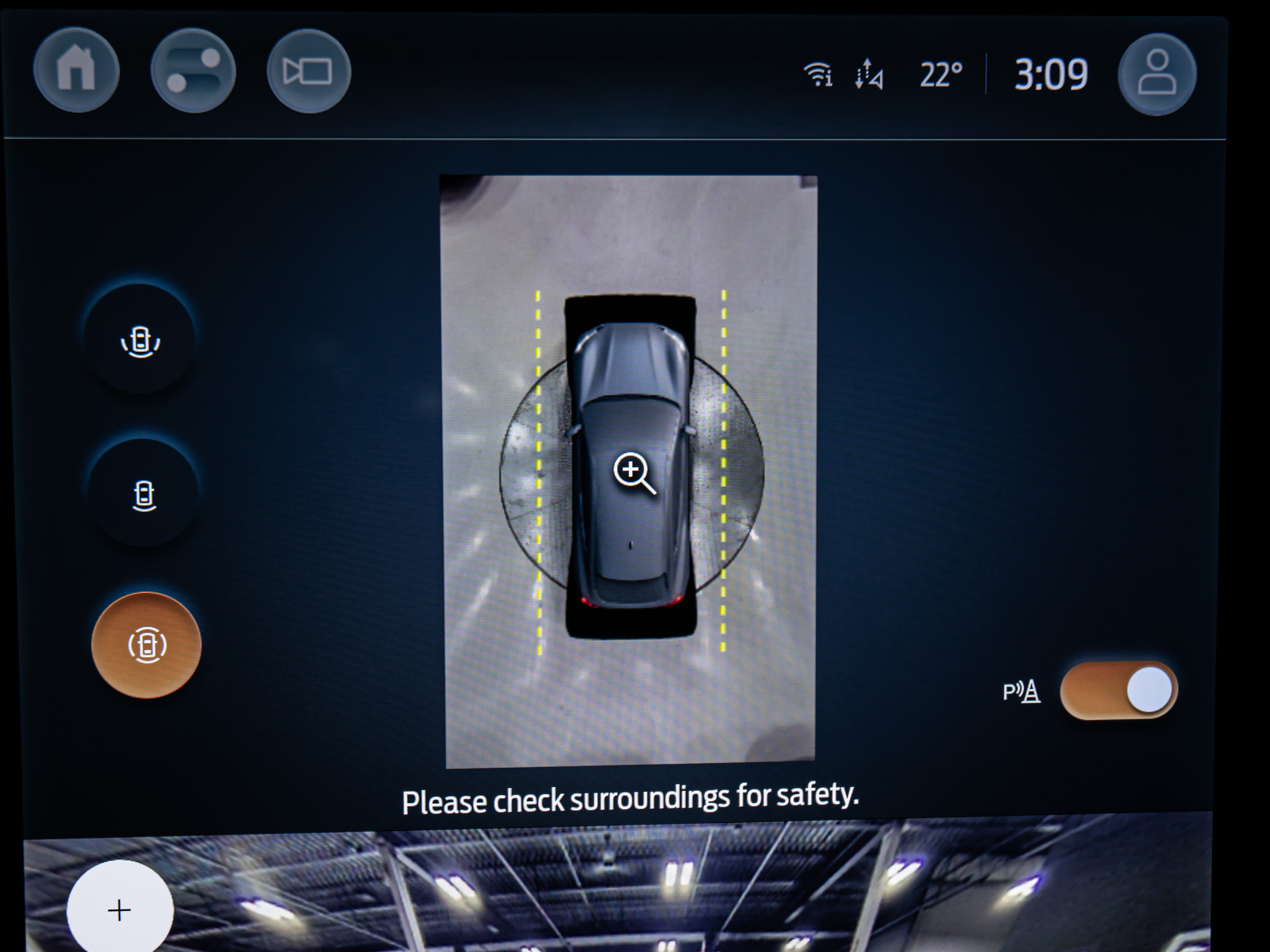The image size is (1270, 952).
Task: Toggle the parking aid switch
Action: [1118, 690]
